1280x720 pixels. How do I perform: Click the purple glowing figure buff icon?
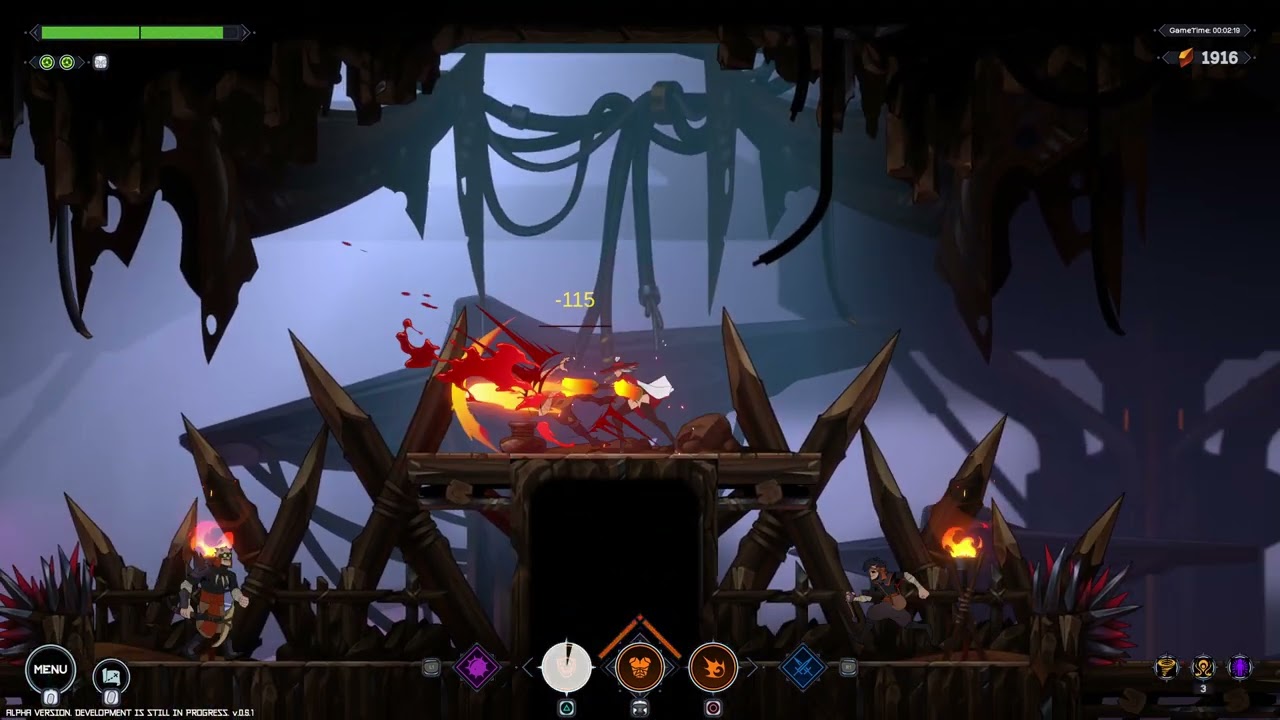click(1240, 667)
